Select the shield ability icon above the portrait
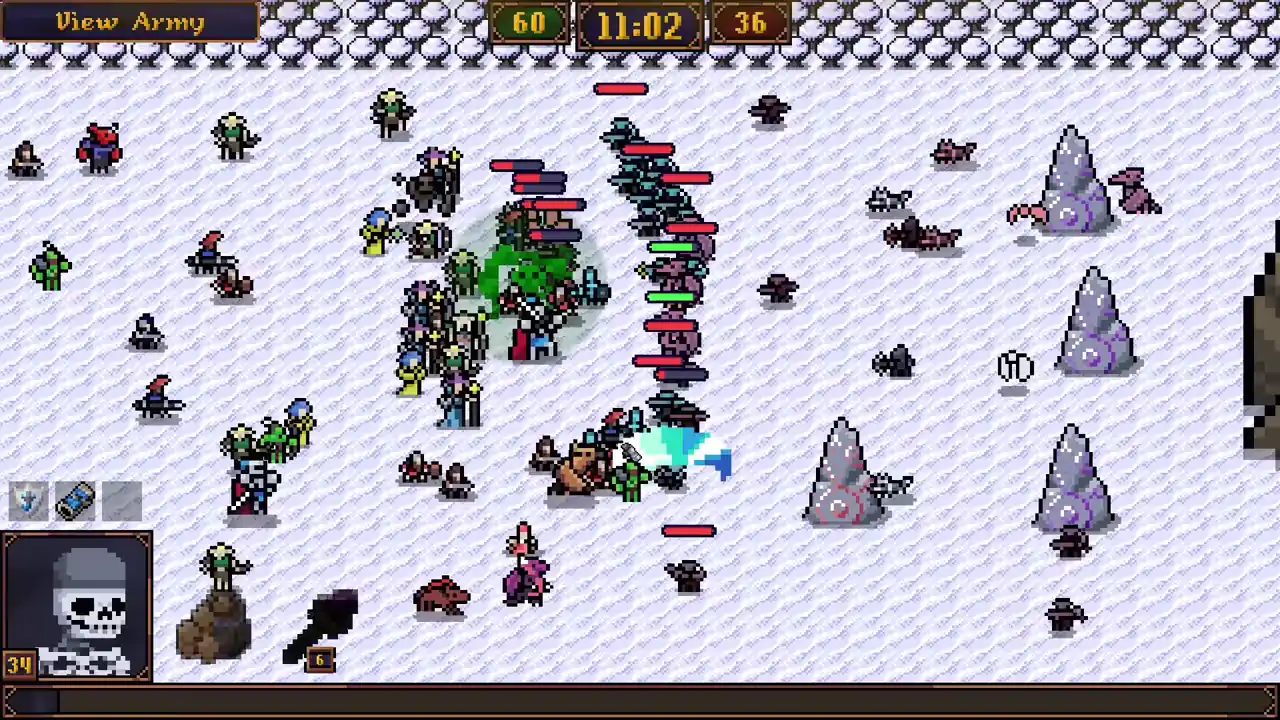This screenshot has height=720, width=1280. tap(27, 500)
